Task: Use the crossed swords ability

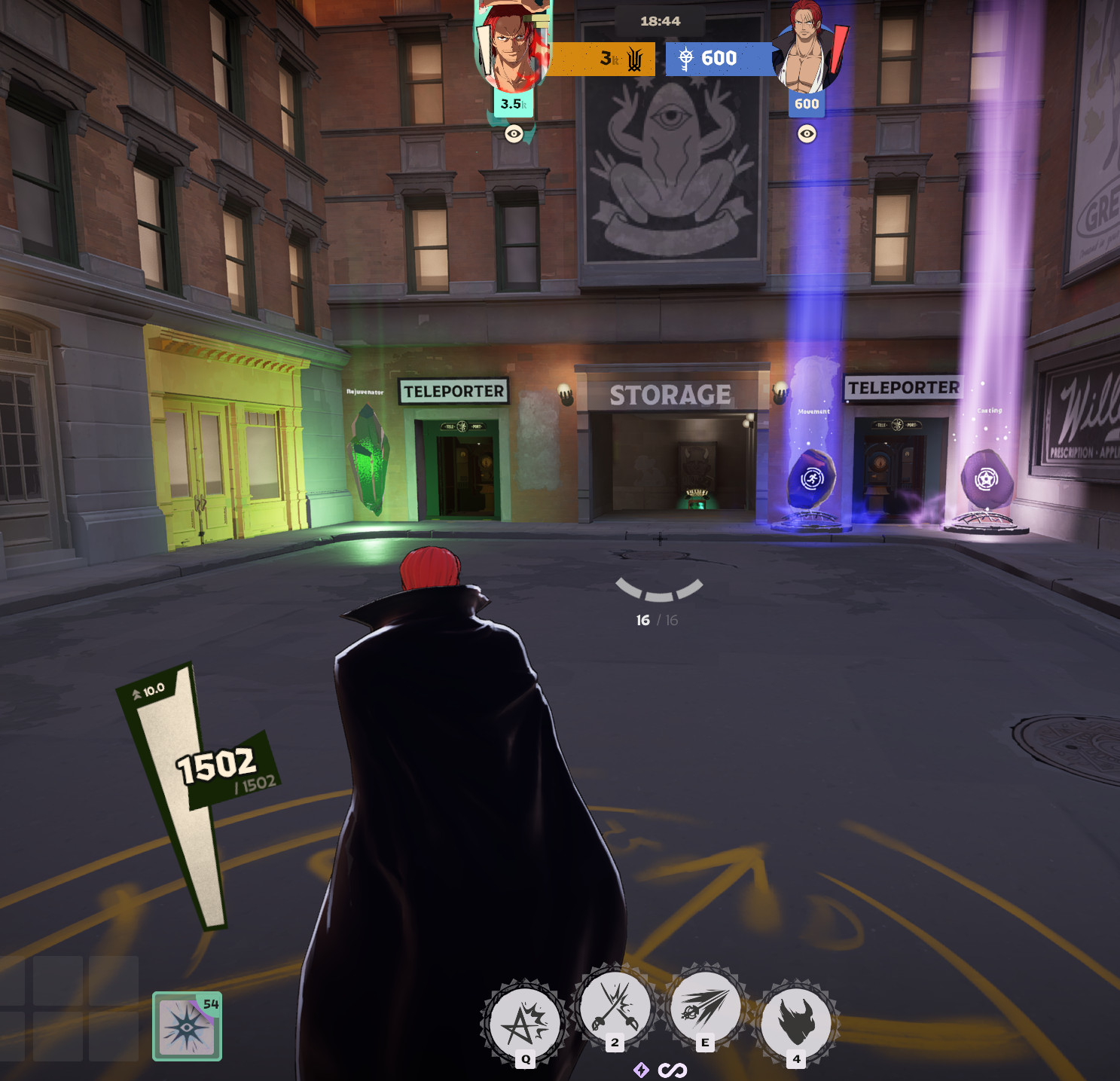Action: 615,1006
